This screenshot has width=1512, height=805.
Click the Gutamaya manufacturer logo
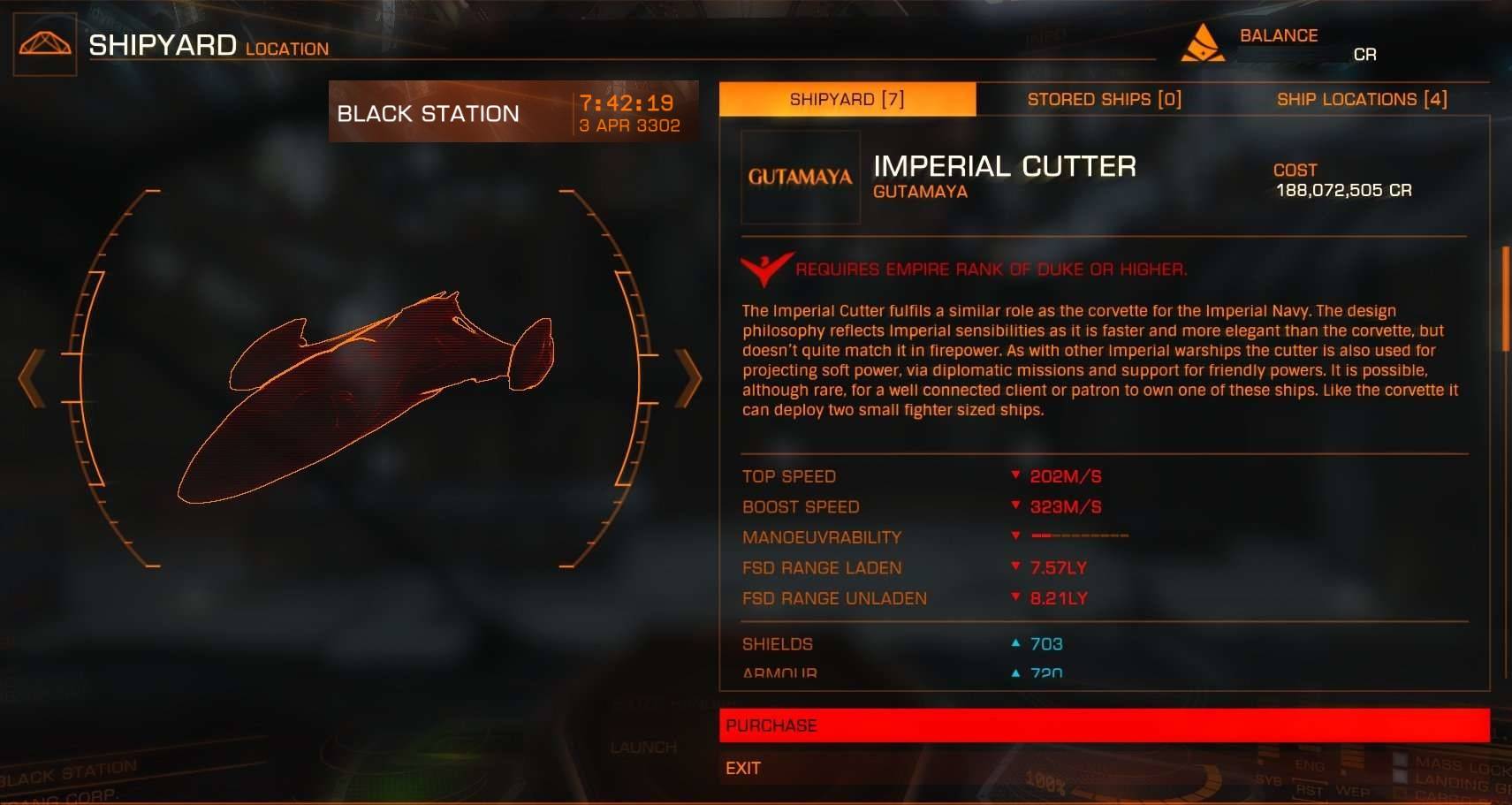coord(800,175)
